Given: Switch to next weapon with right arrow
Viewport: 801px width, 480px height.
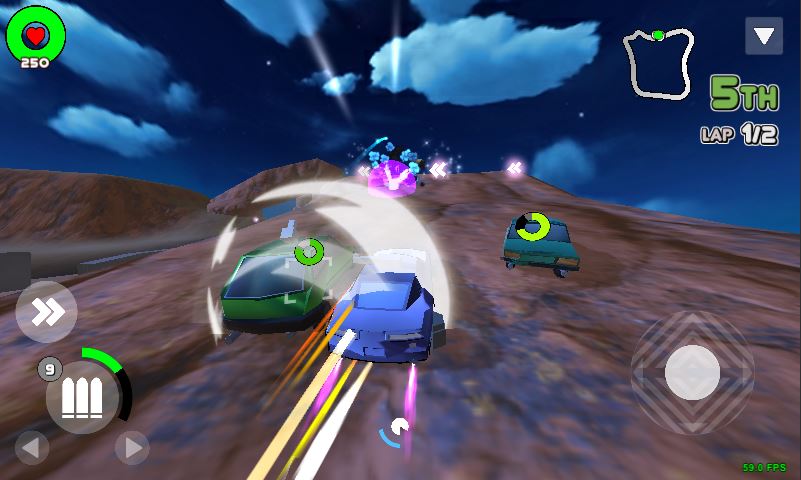Looking at the screenshot, I should pyautogui.click(x=132, y=447).
